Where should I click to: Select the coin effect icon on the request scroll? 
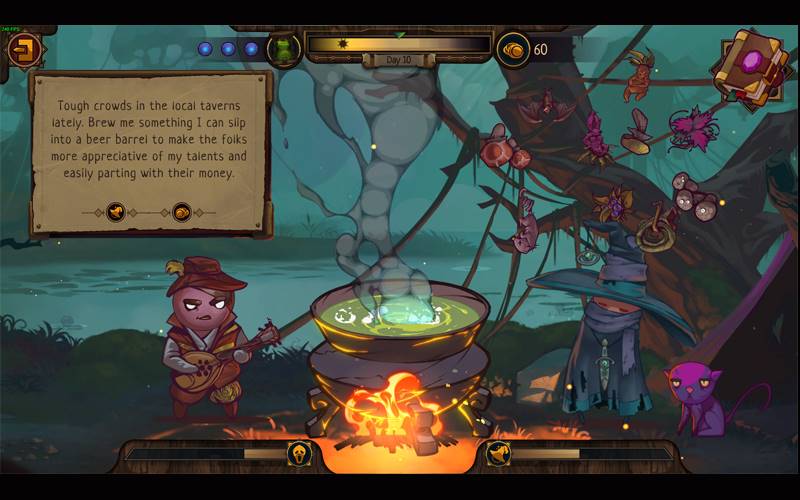182,212
